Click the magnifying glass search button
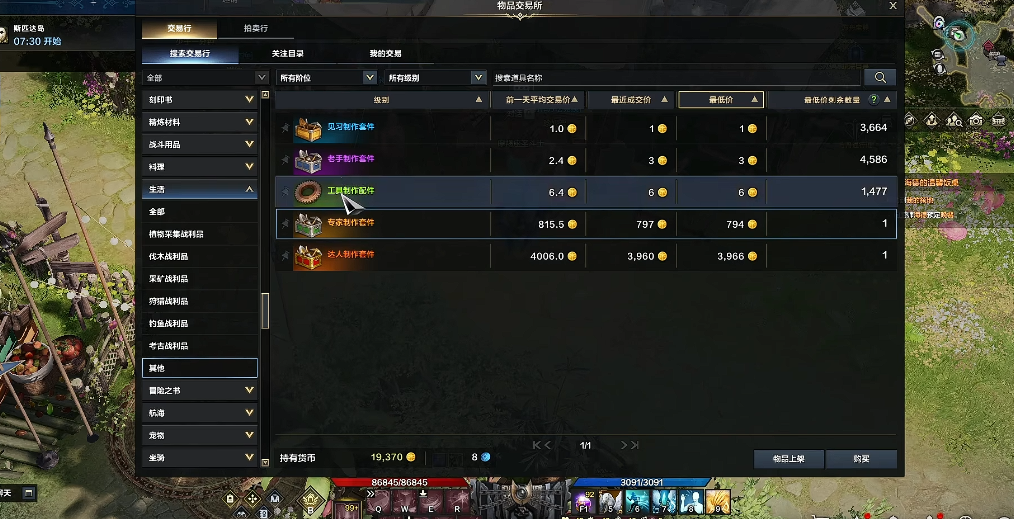This screenshot has width=1014, height=519. click(880, 77)
